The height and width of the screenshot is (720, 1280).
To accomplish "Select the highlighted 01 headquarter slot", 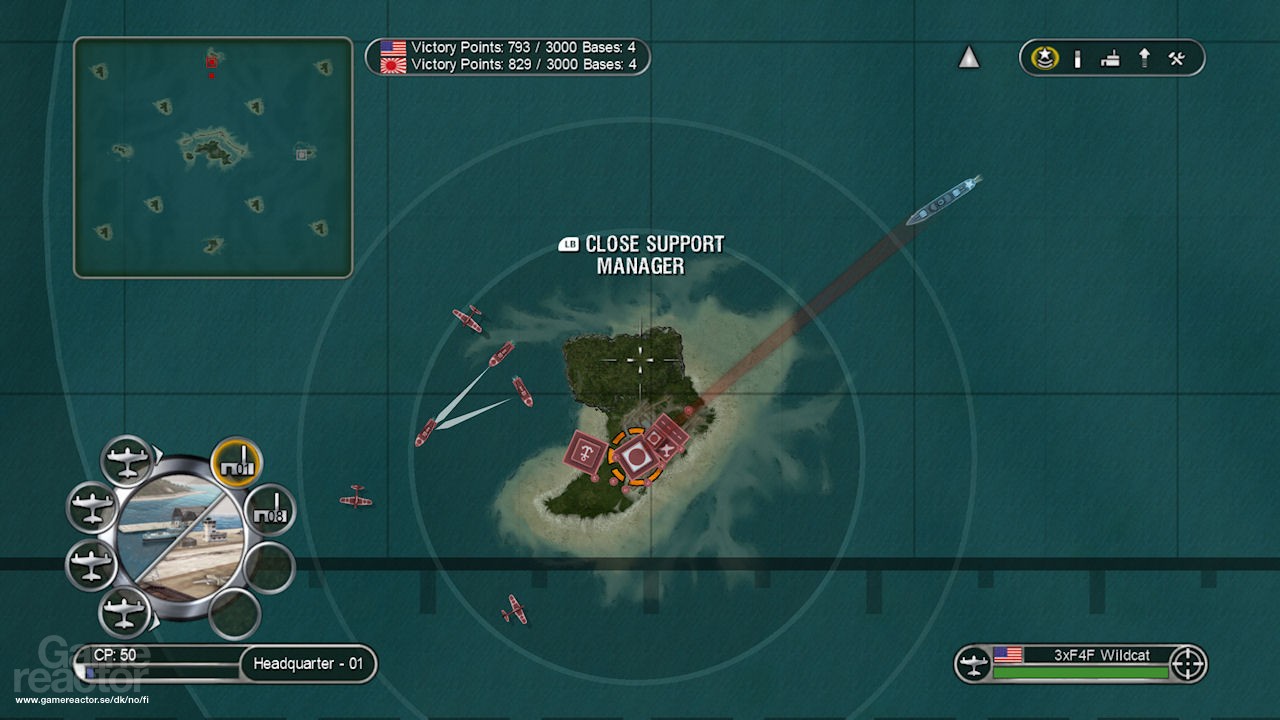I will (x=237, y=463).
